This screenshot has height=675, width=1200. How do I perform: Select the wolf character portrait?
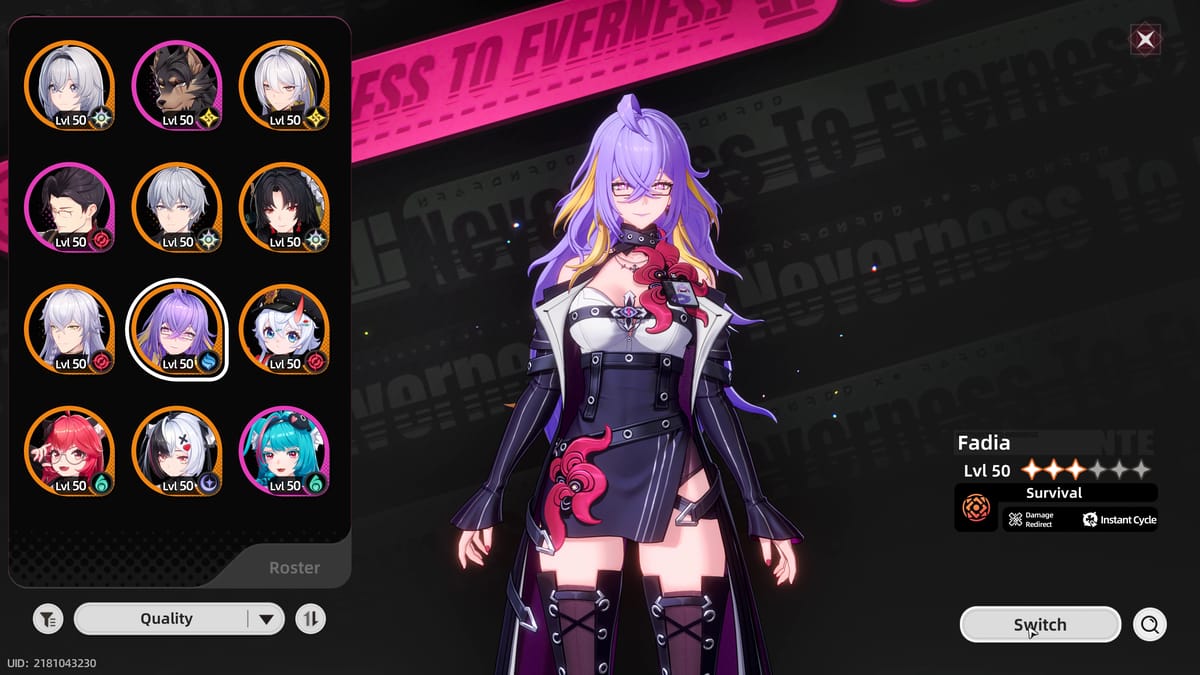[177, 86]
